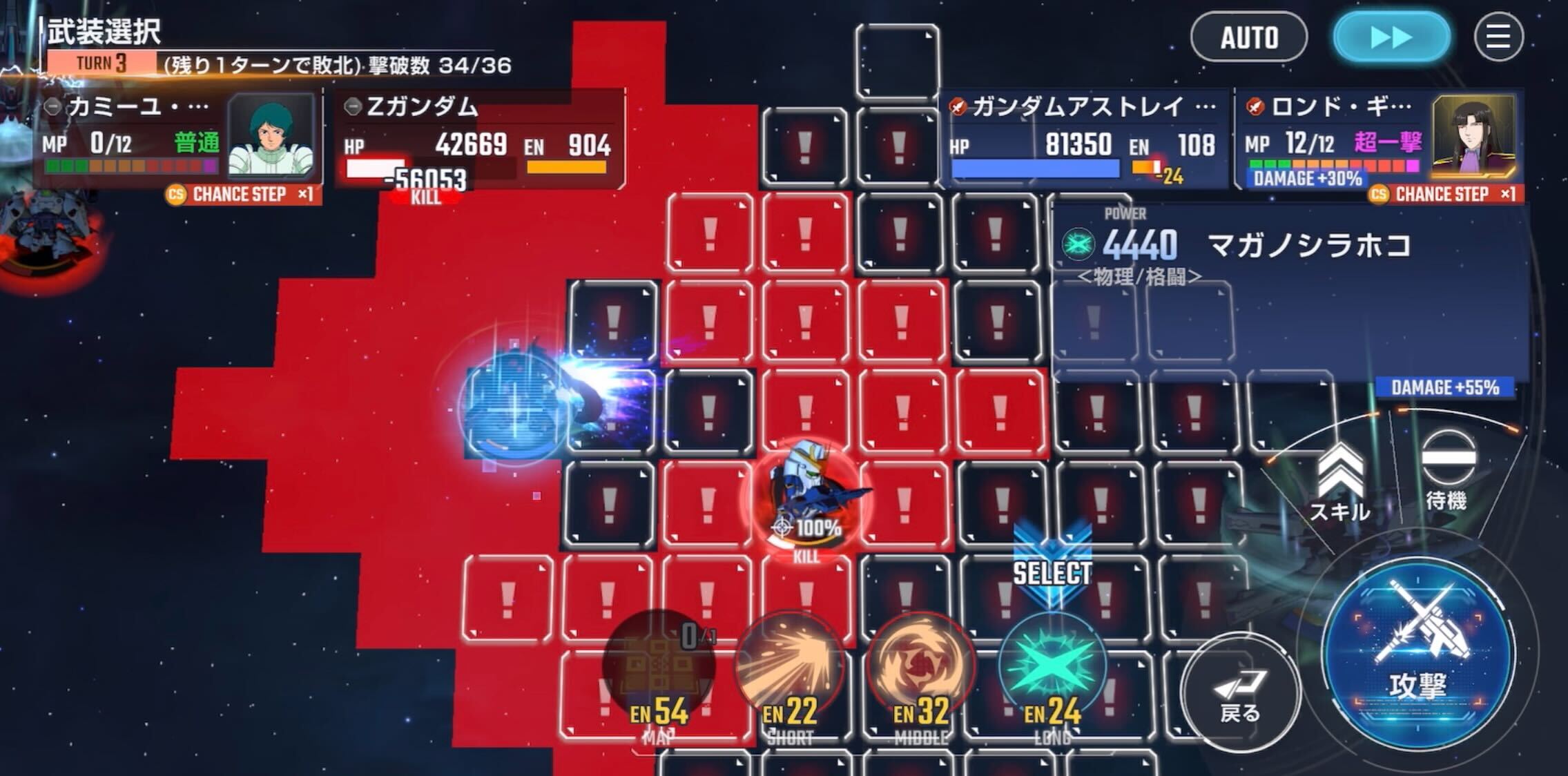Toggle AUTO battle mode
Image resolution: width=1568 pixels, height=776 pixels.
coord(1250,38)
